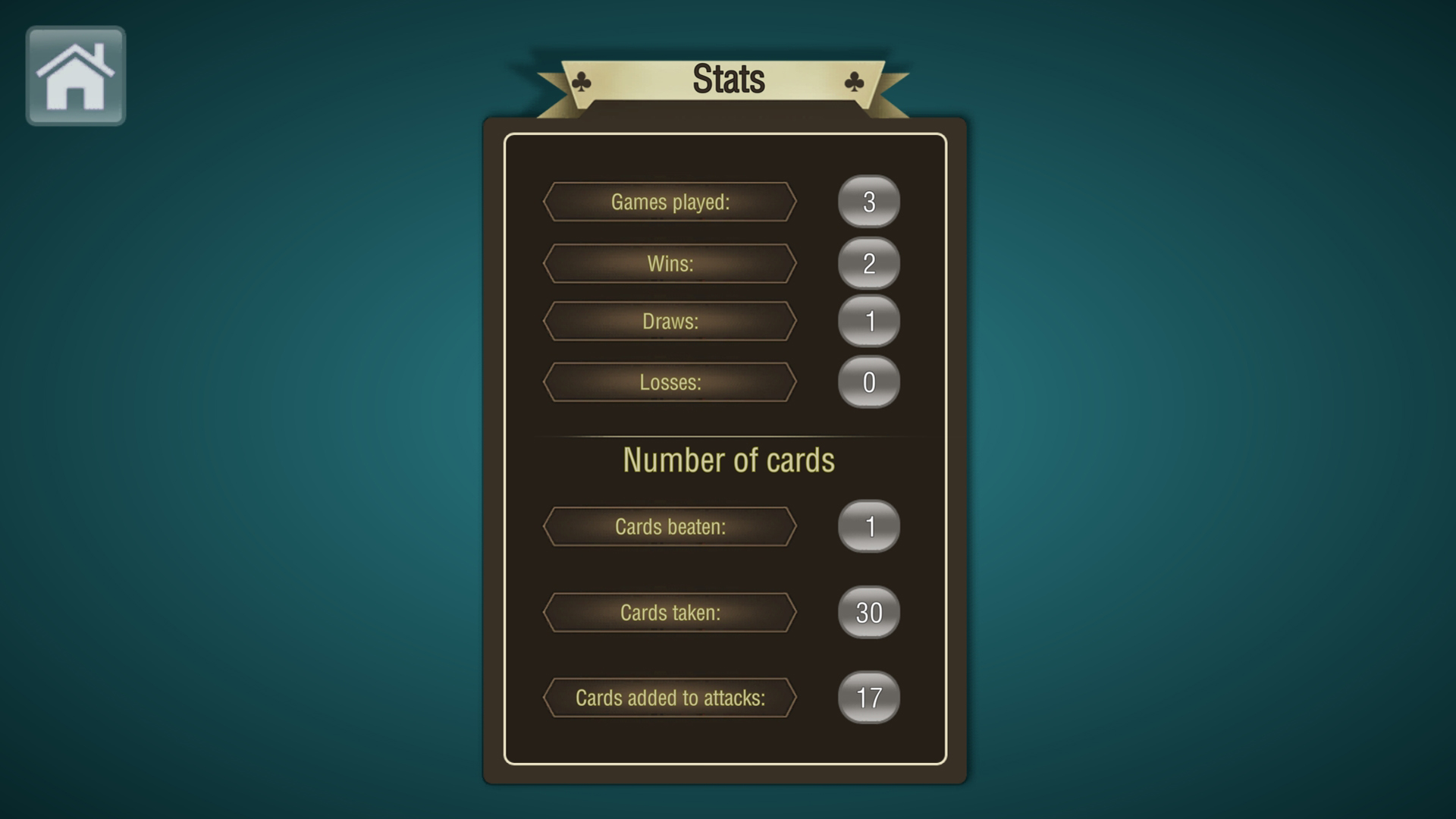Click the Wins counter badge showing 2
Screen dimensions: 1456x819
tap(869, 263)
